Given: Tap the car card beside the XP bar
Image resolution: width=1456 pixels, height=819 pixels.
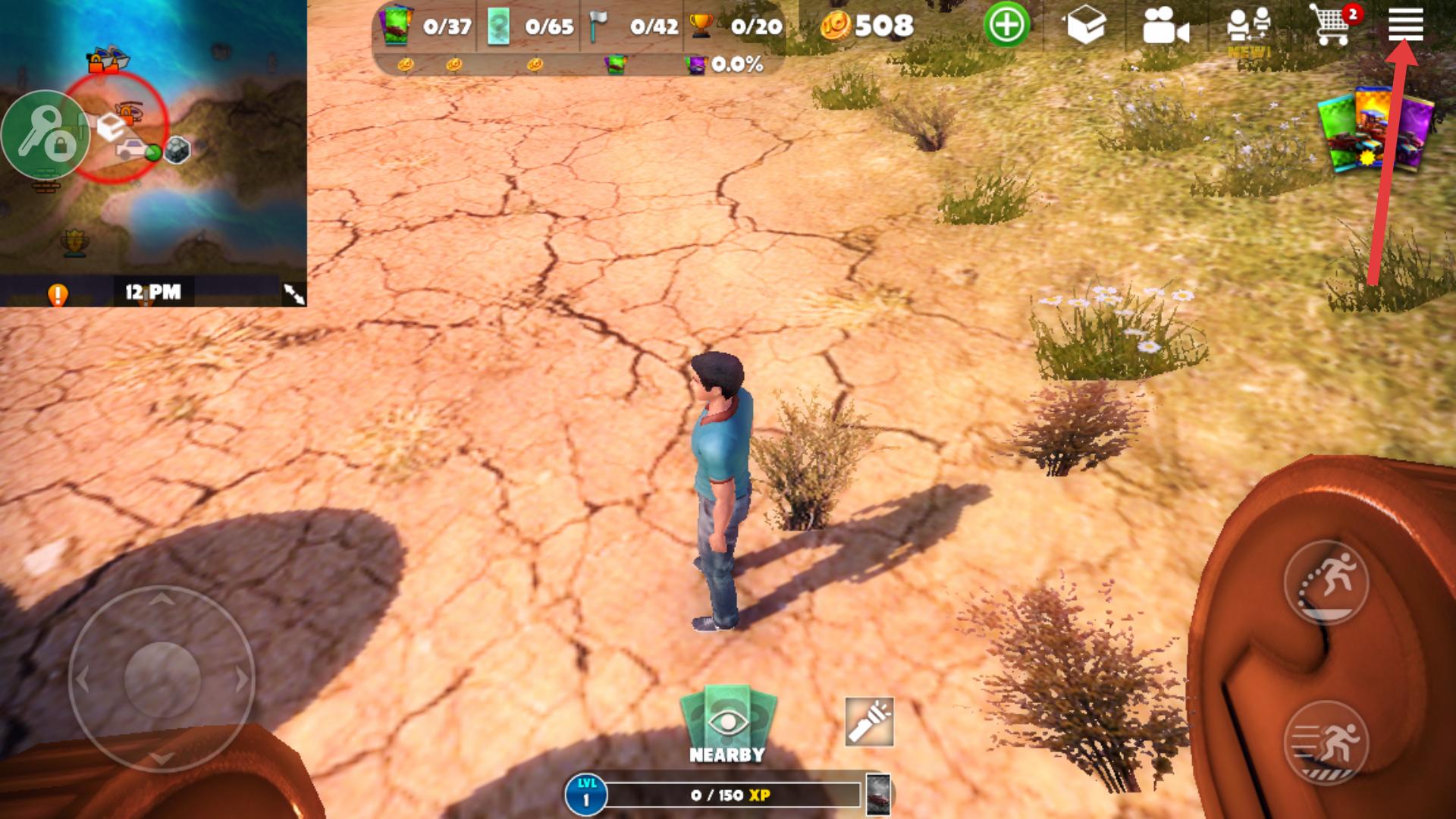Looking at the screenshot, I should pyautogui.click(x=878, y=795).
